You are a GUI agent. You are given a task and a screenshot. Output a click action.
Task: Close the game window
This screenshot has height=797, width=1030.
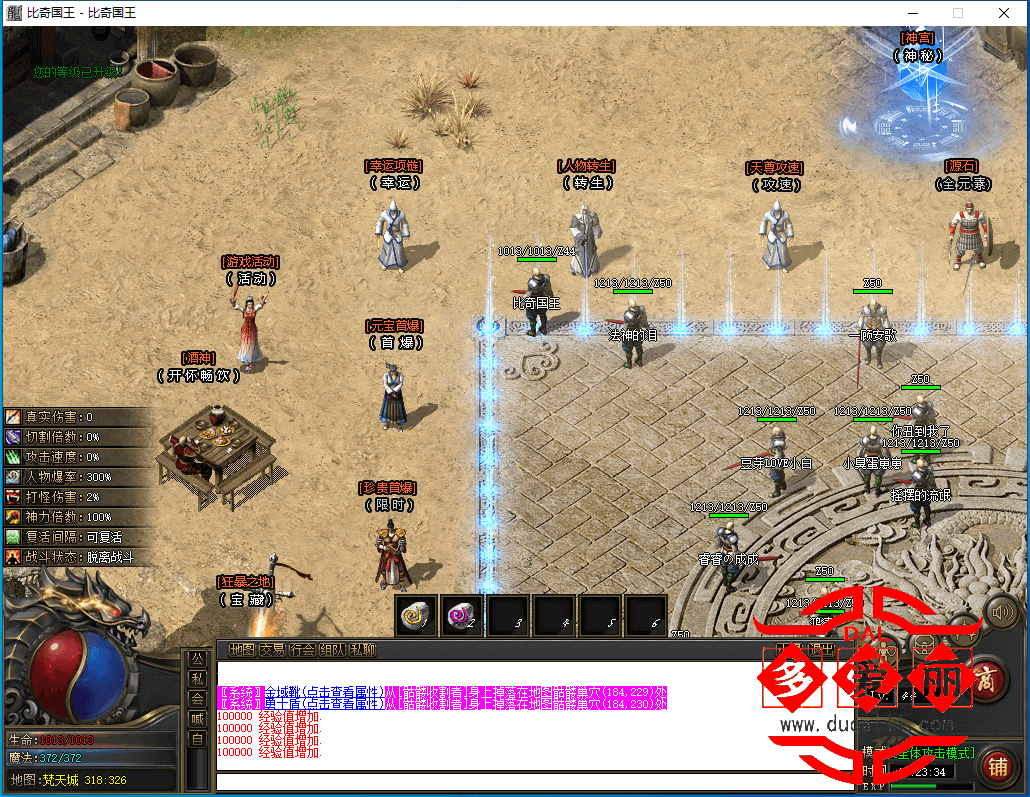point(1003,13)
